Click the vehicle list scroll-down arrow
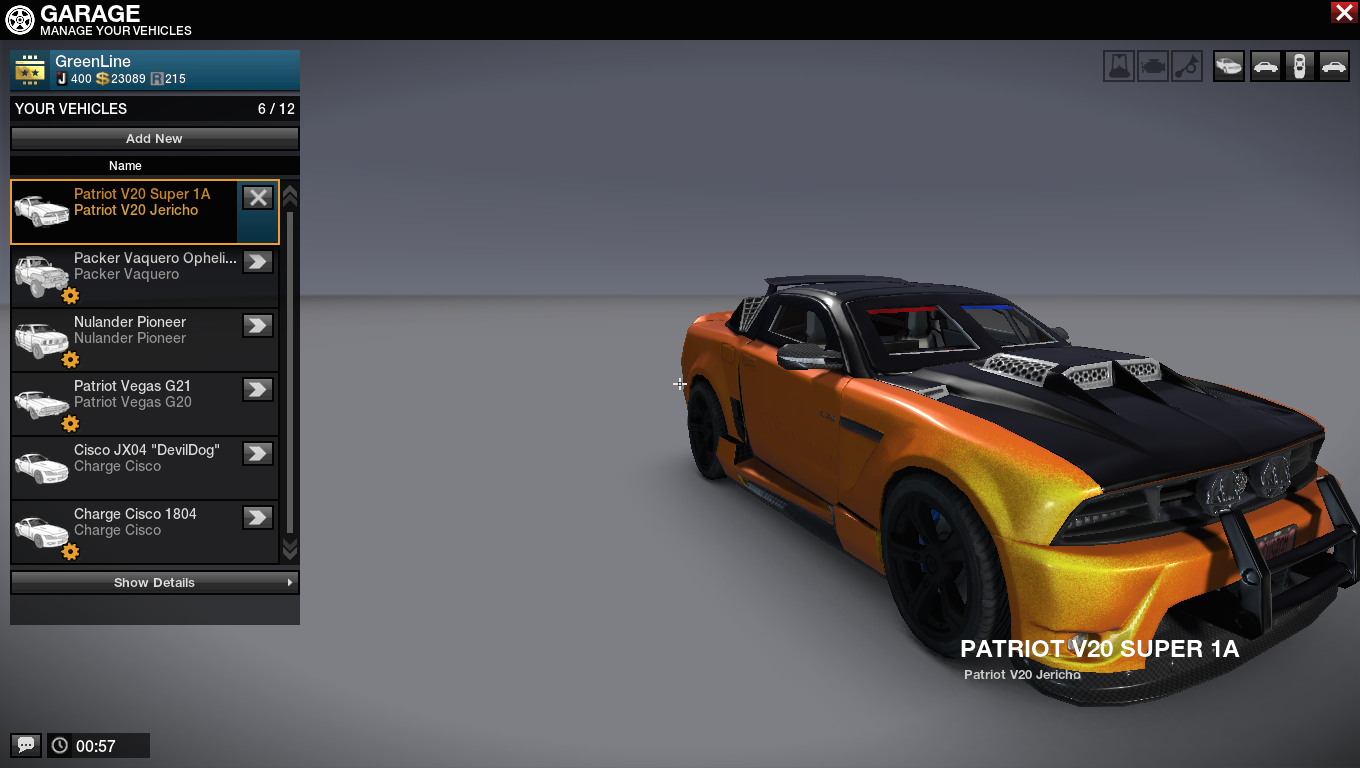The height and width of the screenshot is (768, 1360). [x=290, y=549]
